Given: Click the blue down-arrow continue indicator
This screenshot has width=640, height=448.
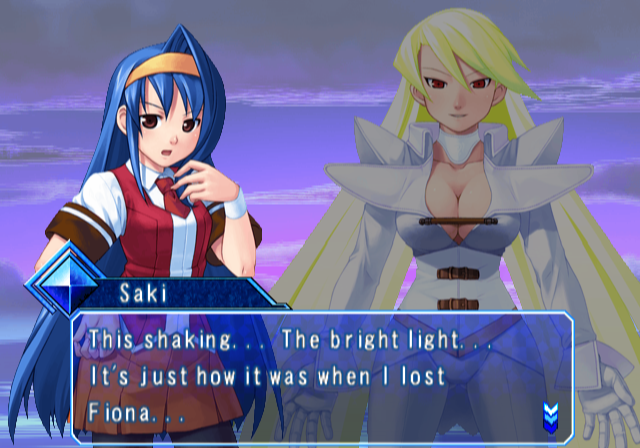Looking at the screenshot, I should coord(549,413).
